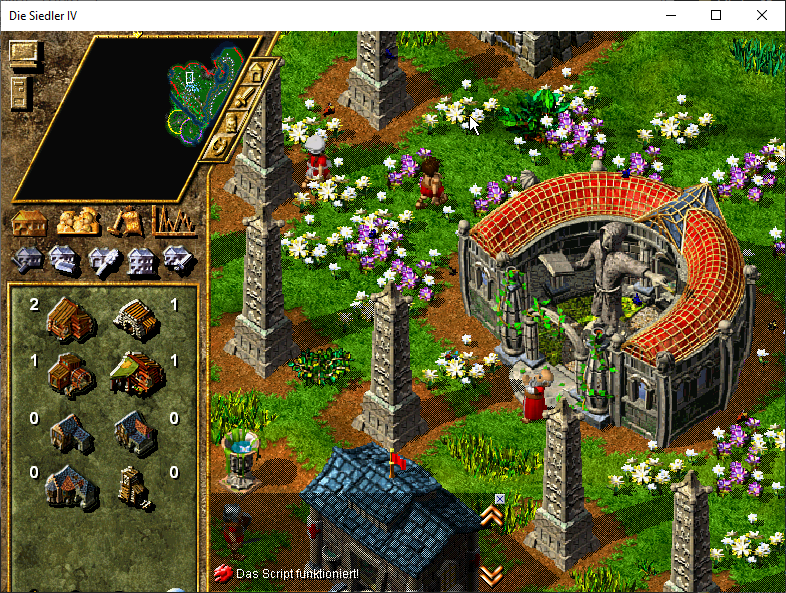
Task: Open the buildings menu tab
Action: (30, 221)
